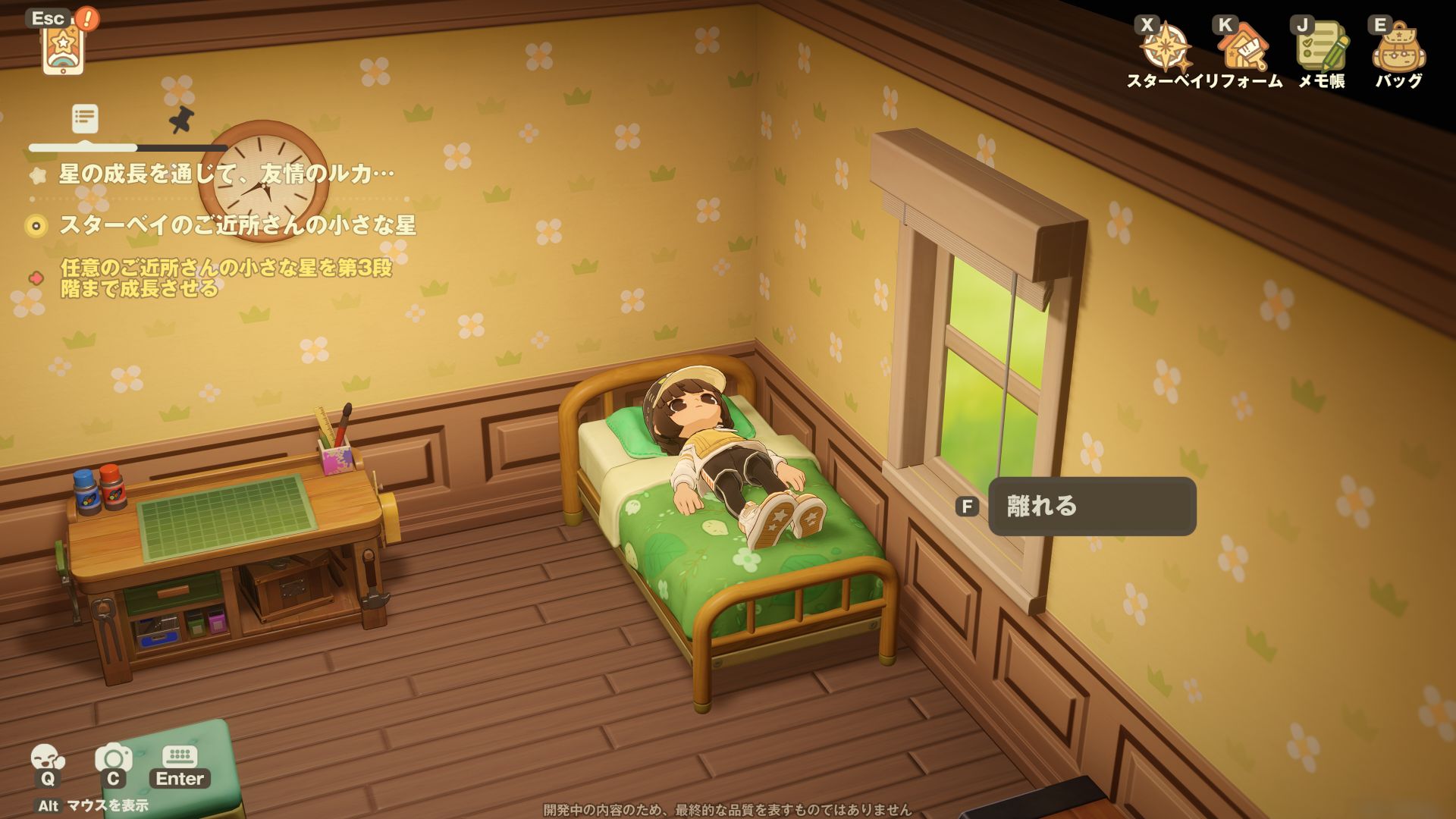Image resolution: width=1456 pixels, height=819 pixels.
Task: Select the star growth friendship quest
Action: click(226, 174)
